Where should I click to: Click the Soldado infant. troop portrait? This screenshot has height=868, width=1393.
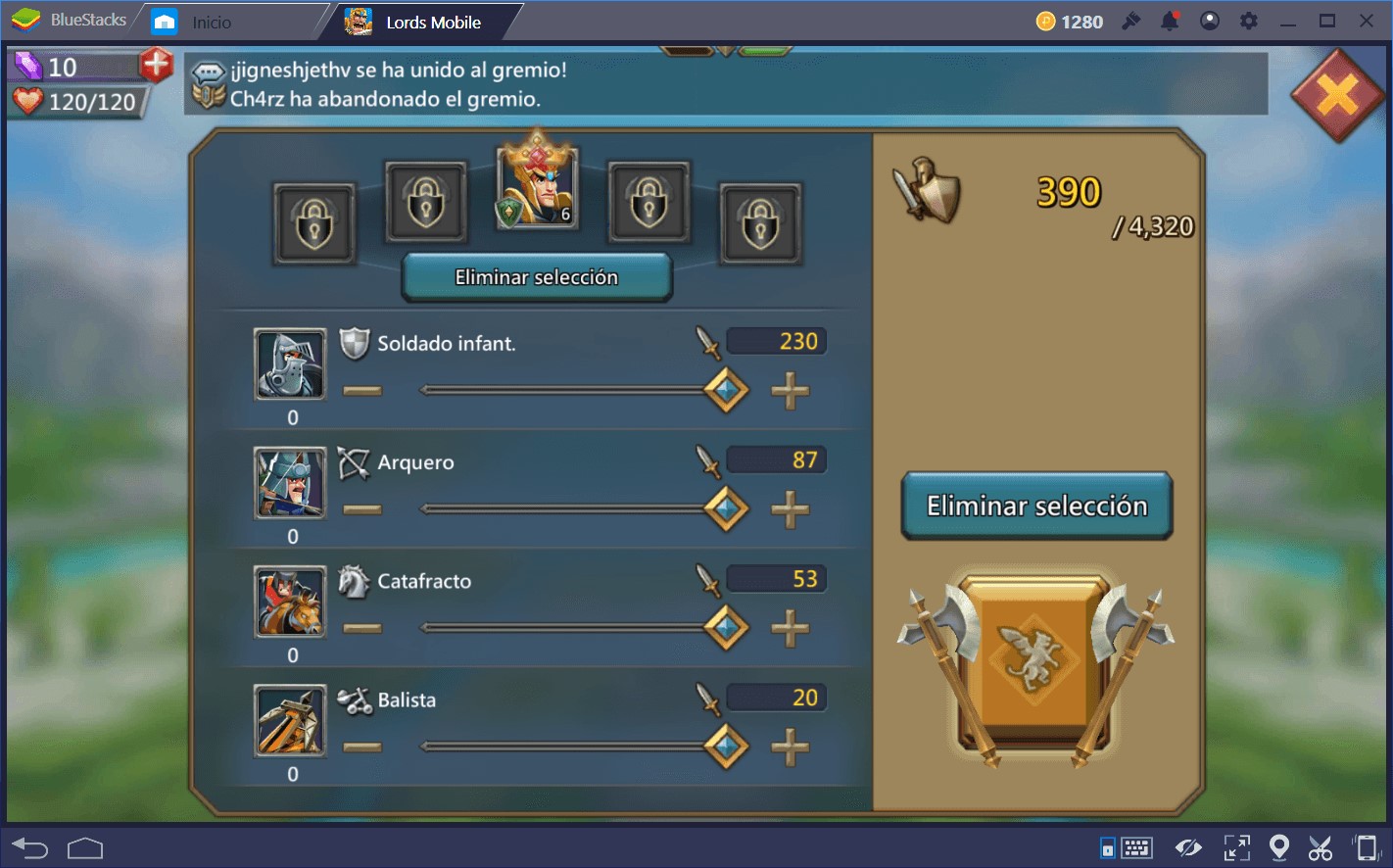[x=290, y=364]
